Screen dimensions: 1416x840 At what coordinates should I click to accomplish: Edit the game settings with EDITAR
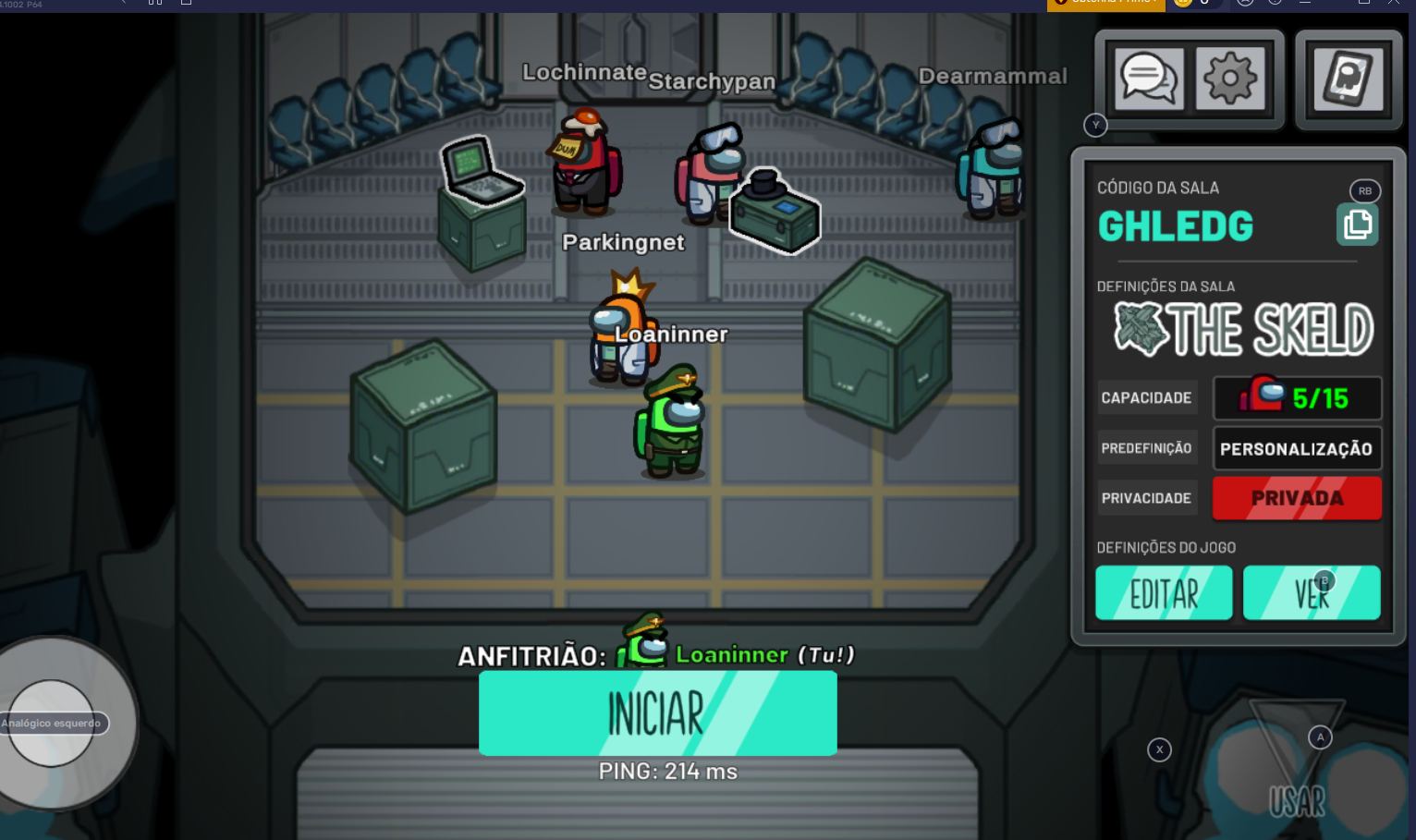1164,593
